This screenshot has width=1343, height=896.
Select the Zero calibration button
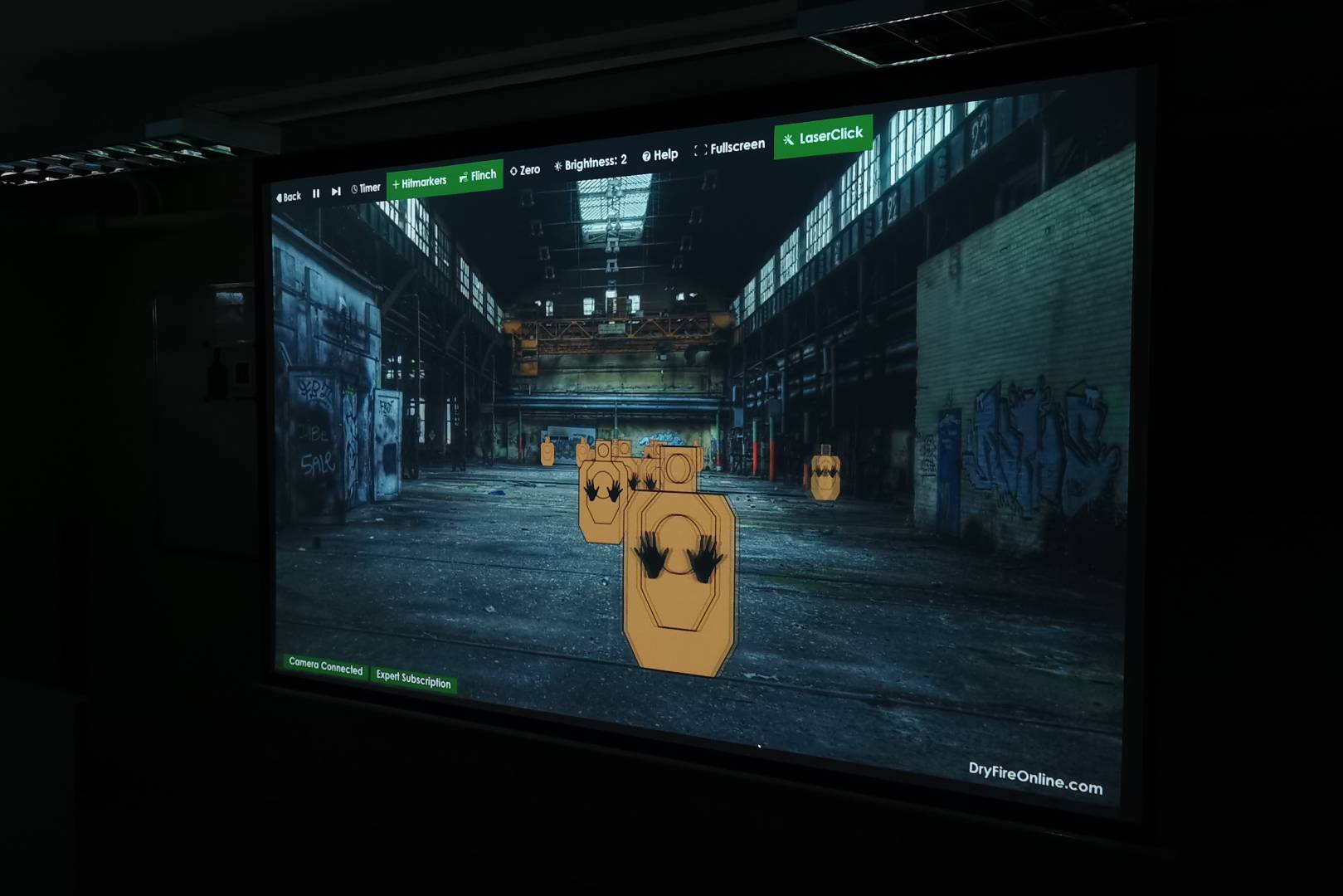pos(525,170)
